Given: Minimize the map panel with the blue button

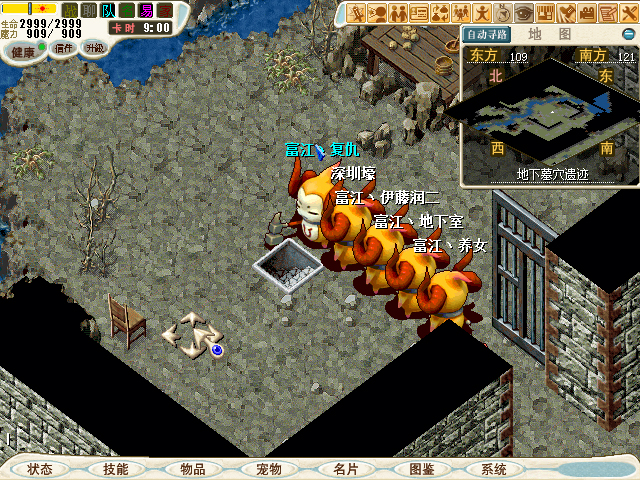Looking at the screenshot, I should pyautogui.click(x=627, y=35).
